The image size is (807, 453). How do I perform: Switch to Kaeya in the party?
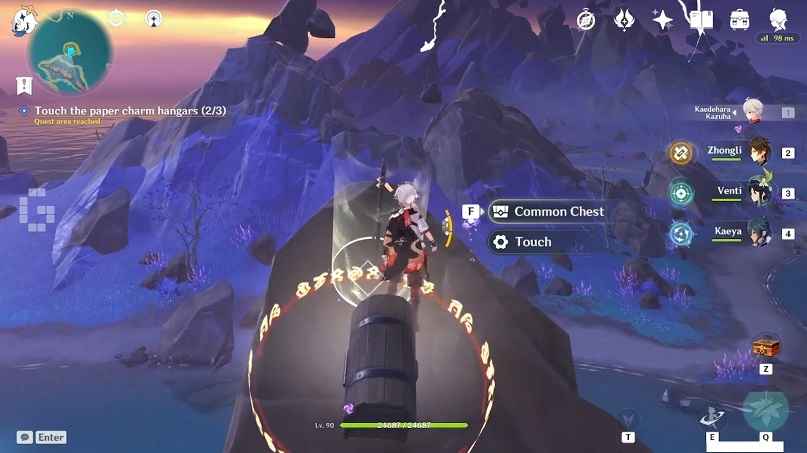[x=758, y=233]
